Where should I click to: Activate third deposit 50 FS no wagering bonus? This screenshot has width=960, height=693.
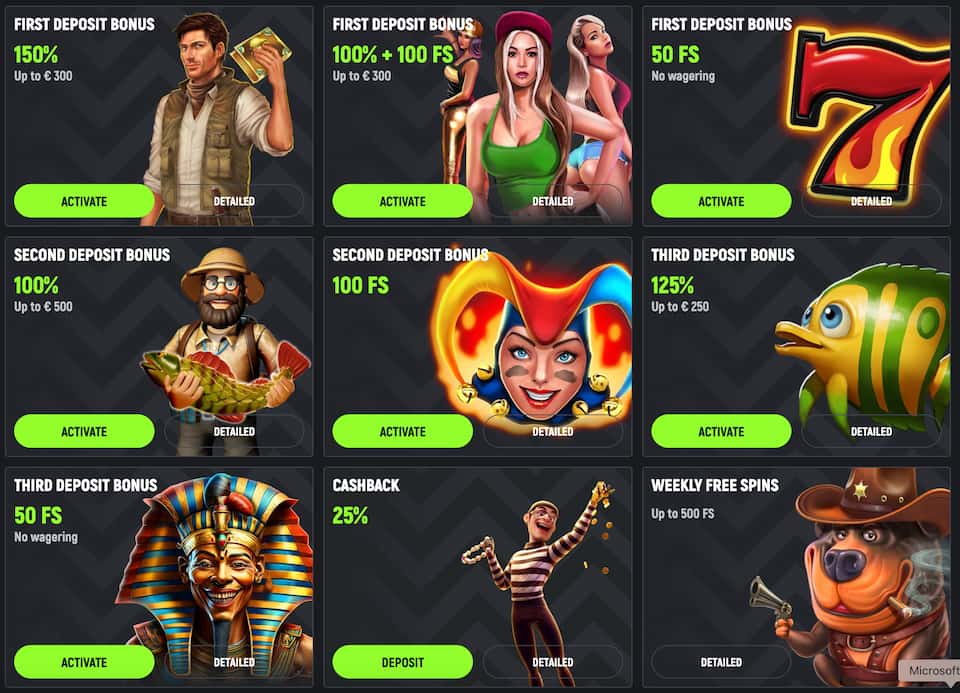point(84,662)
